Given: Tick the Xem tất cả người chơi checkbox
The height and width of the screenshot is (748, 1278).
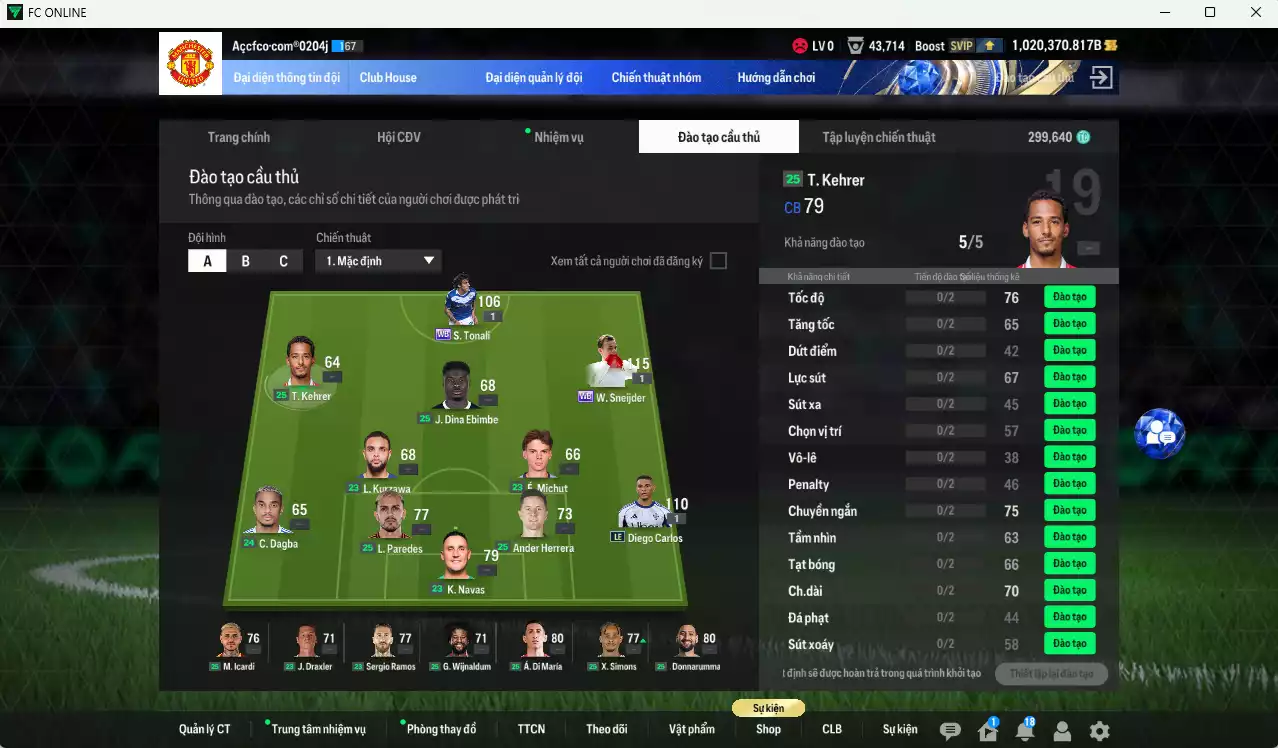Looking at the screenshot, I should pyautogui.click(x=718, y=261).
